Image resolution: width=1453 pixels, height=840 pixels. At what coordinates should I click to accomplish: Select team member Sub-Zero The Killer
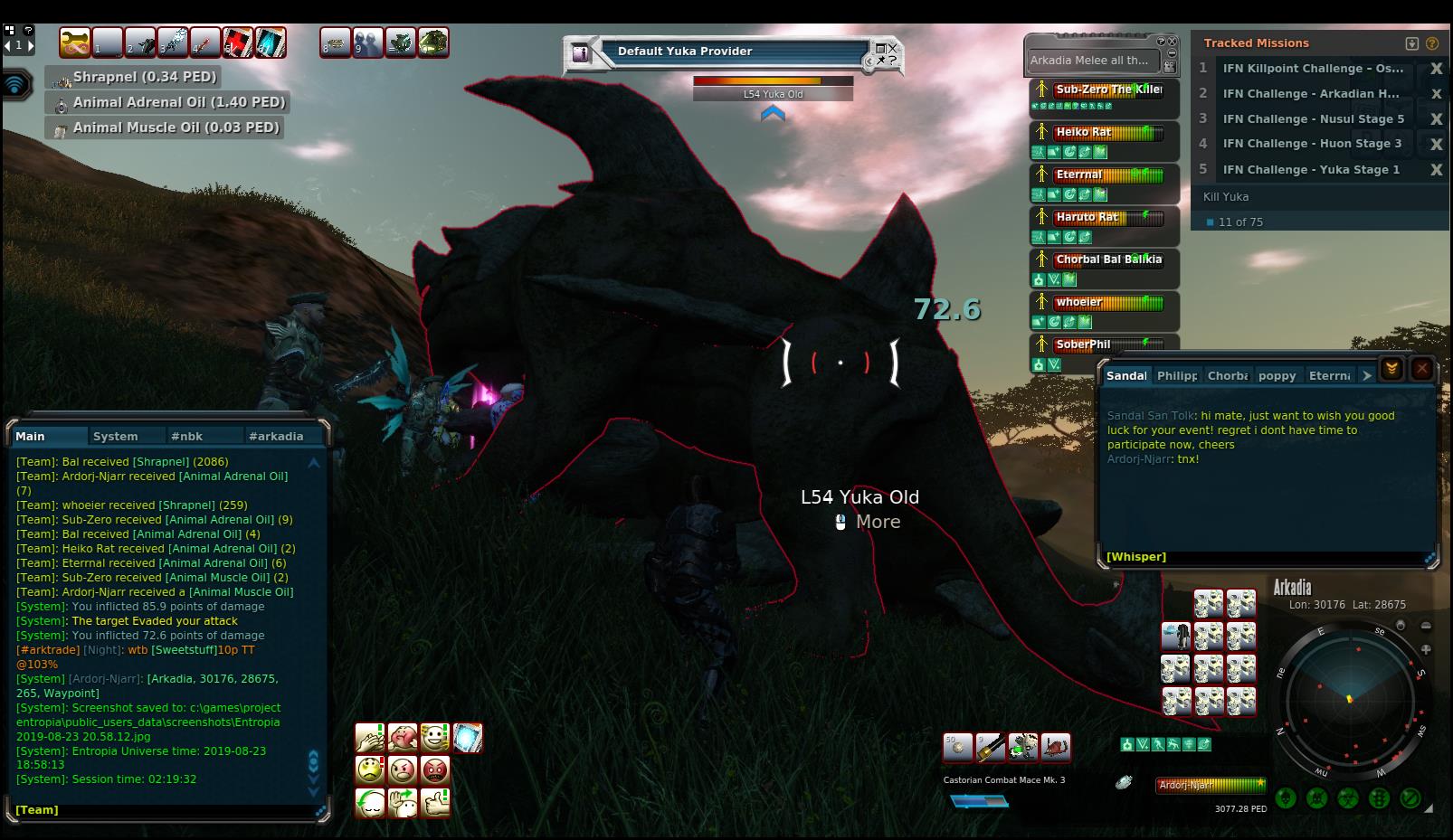(x=1107, y=90)
